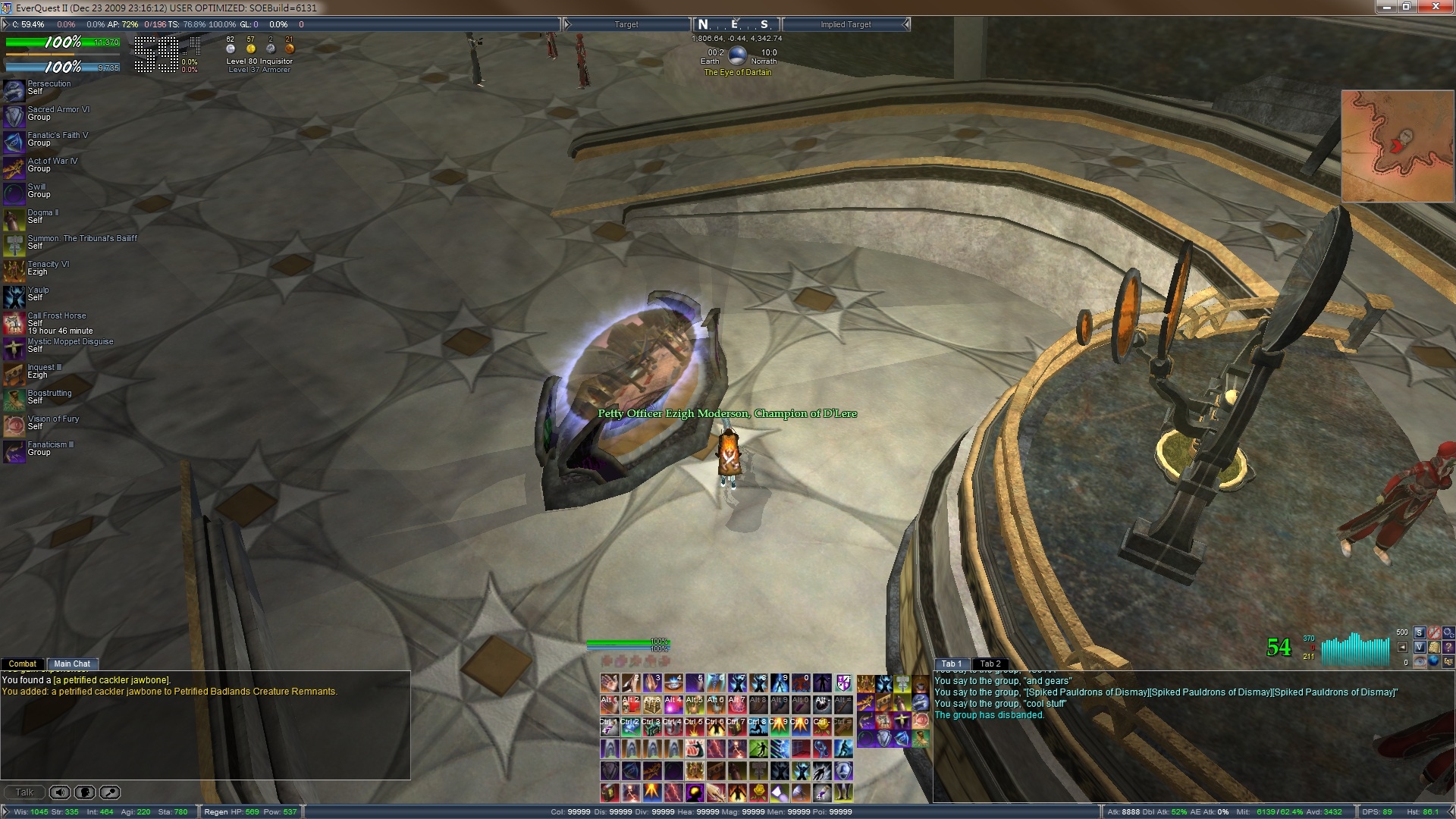Switch to Tab 2 chat window
This screenshot has height=819, width=1456.
[990, 664]
